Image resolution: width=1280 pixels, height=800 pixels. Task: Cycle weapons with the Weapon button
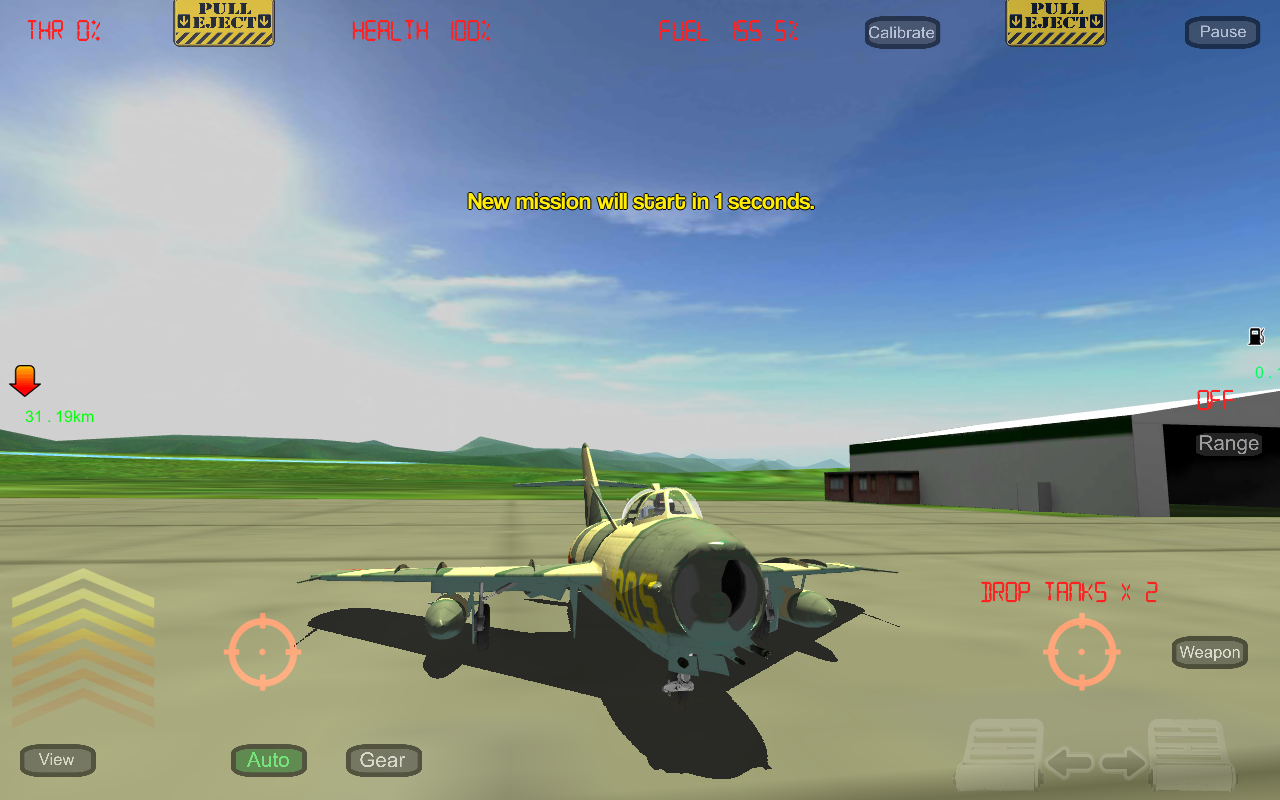[1208, 652]
